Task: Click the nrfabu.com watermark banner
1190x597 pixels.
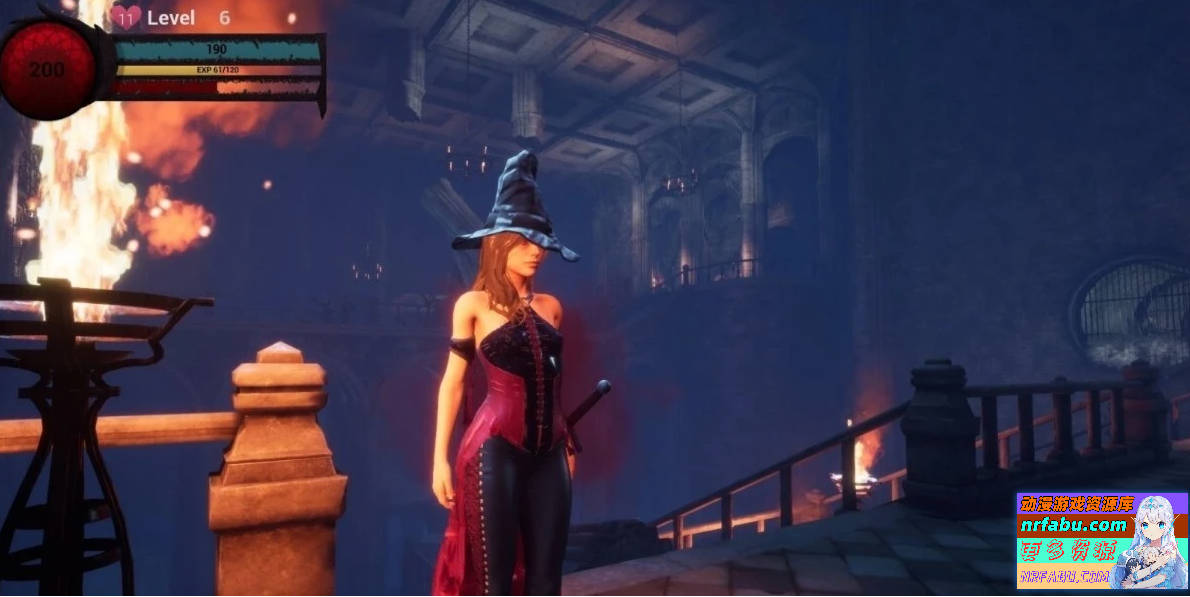Action: point(1100,540)
